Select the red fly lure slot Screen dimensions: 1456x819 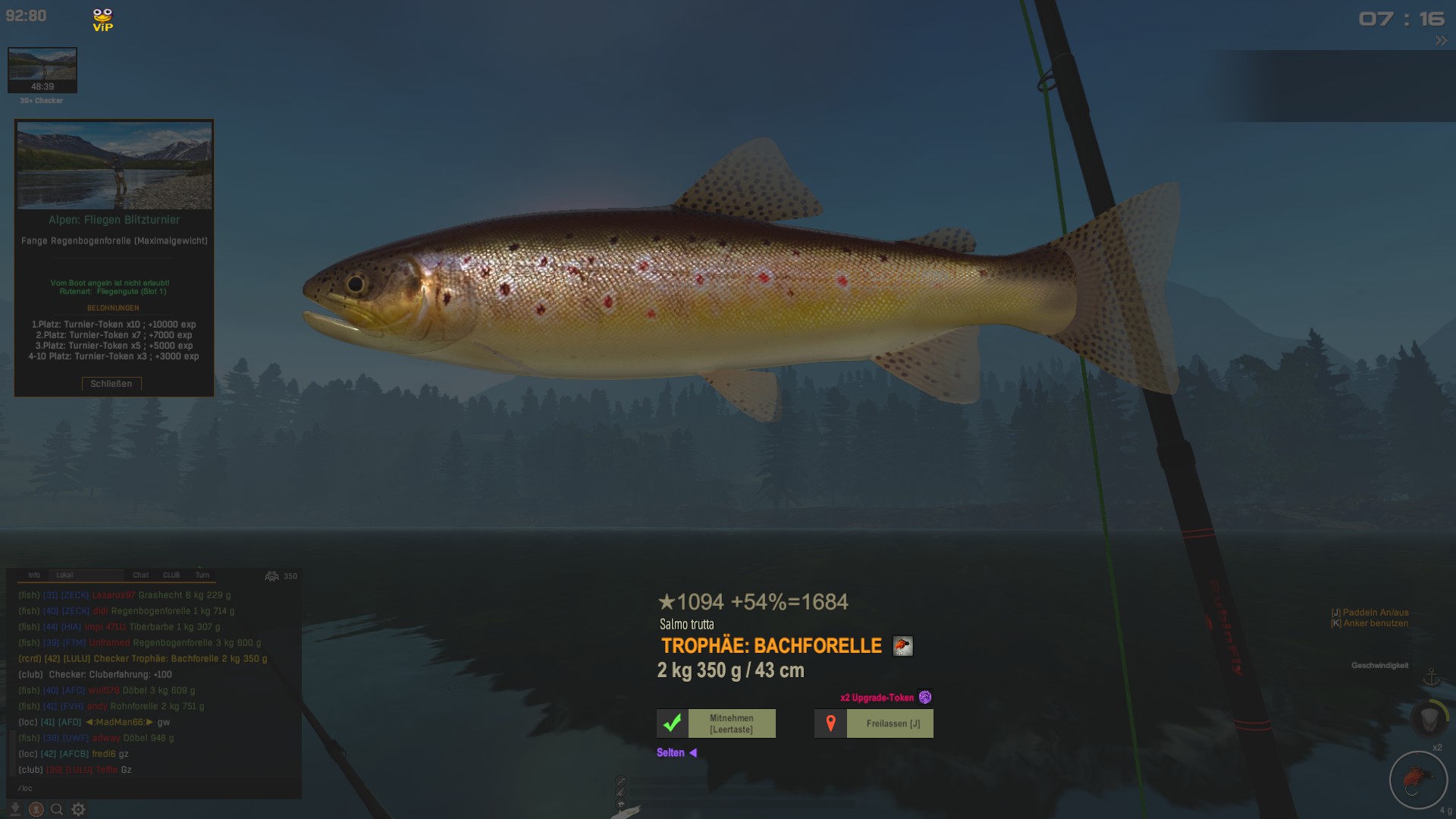click(1417, 780)
